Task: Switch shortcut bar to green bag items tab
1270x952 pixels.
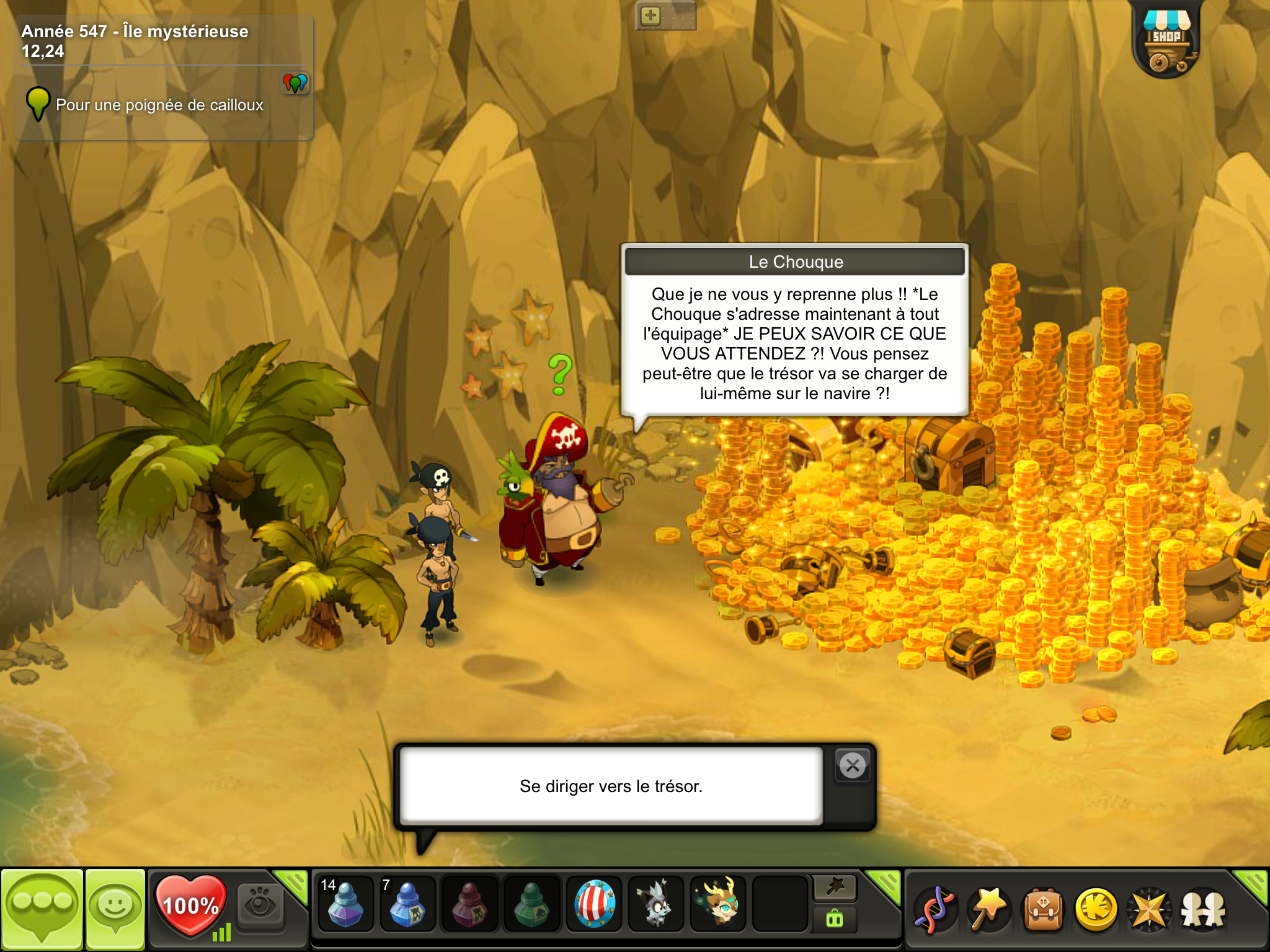Action: (x=835, y=919)
